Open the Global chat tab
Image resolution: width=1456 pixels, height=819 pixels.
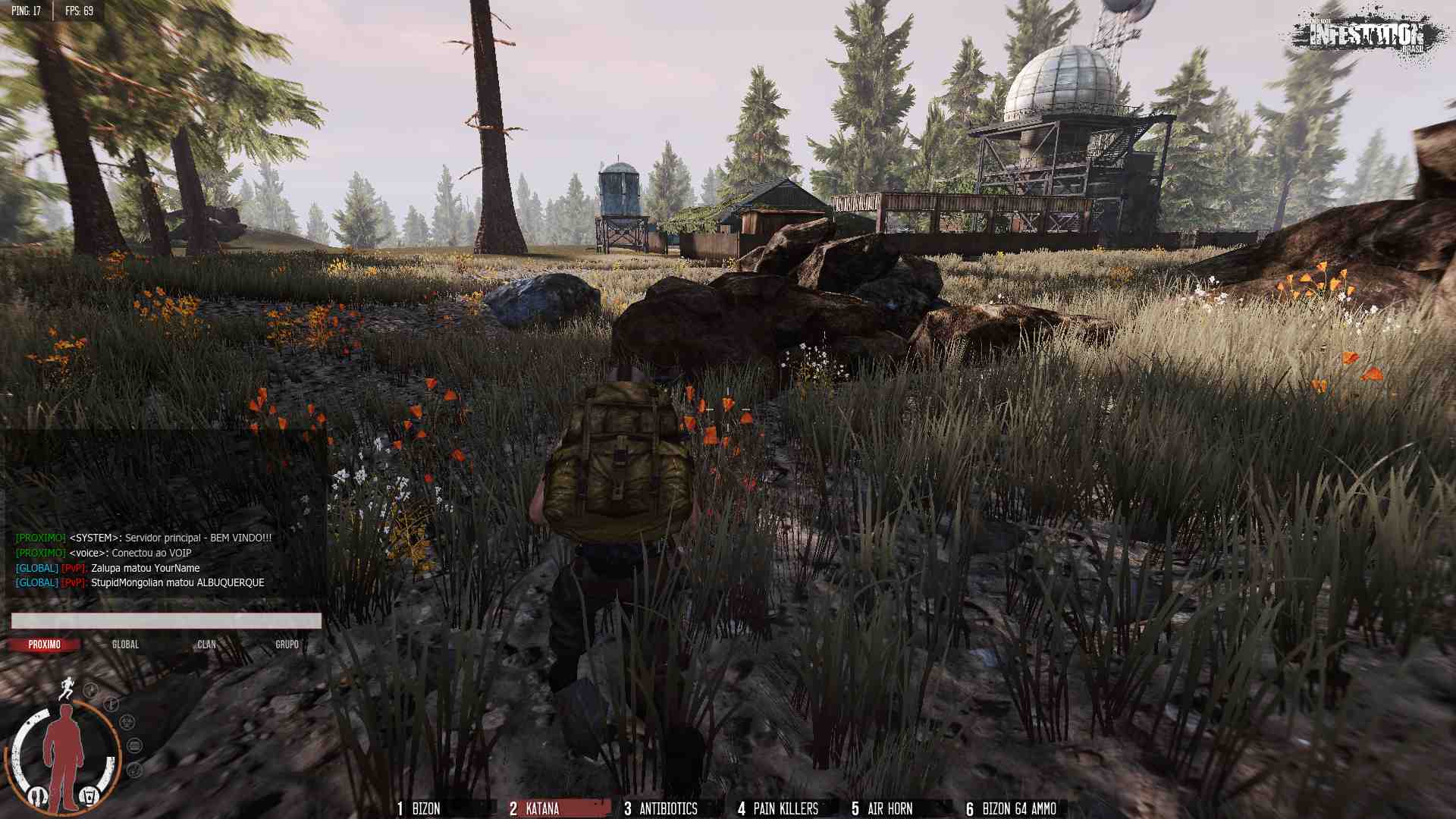pyautogui.click(x=126, y=645)
